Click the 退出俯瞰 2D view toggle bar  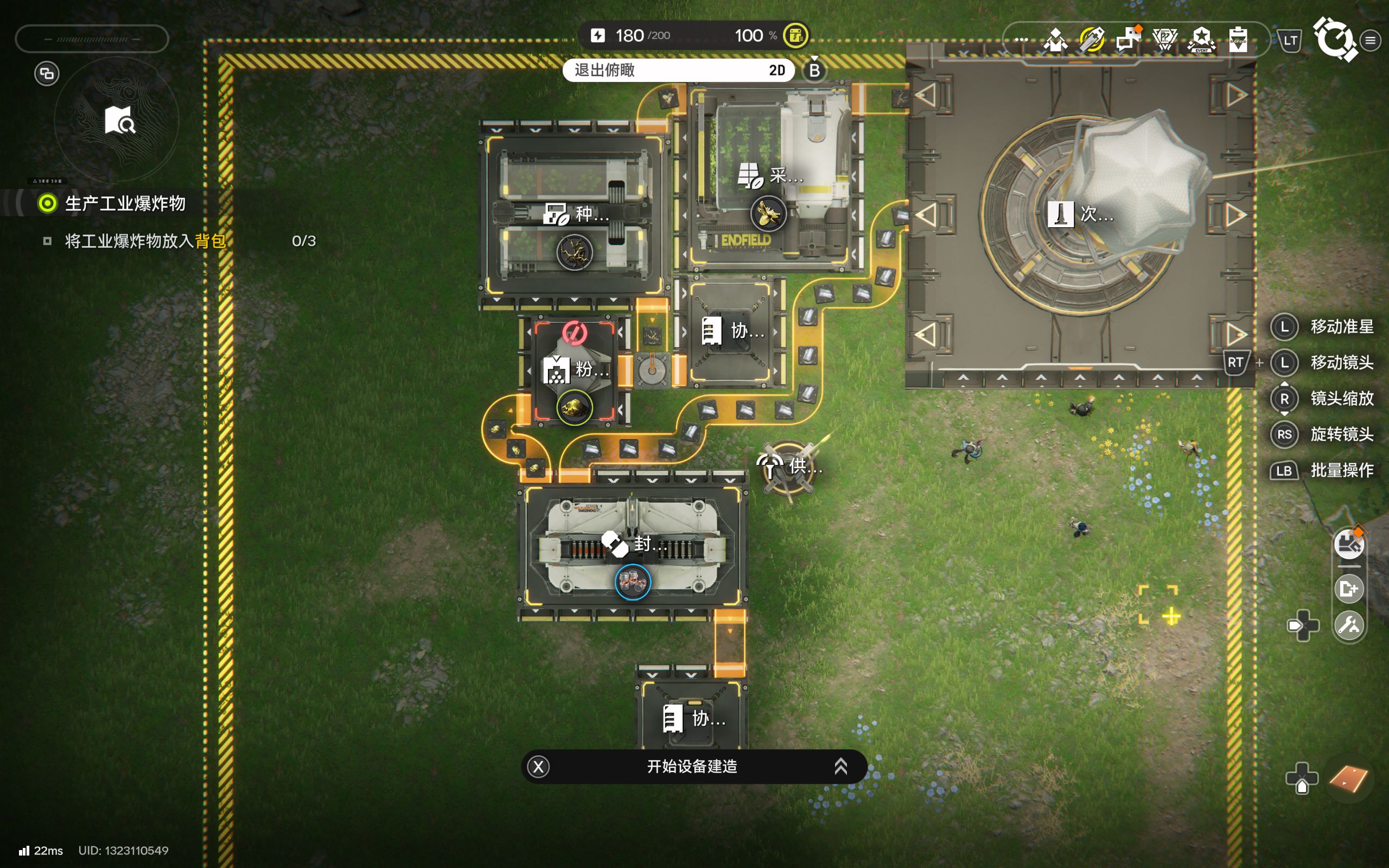pos(678,70)
